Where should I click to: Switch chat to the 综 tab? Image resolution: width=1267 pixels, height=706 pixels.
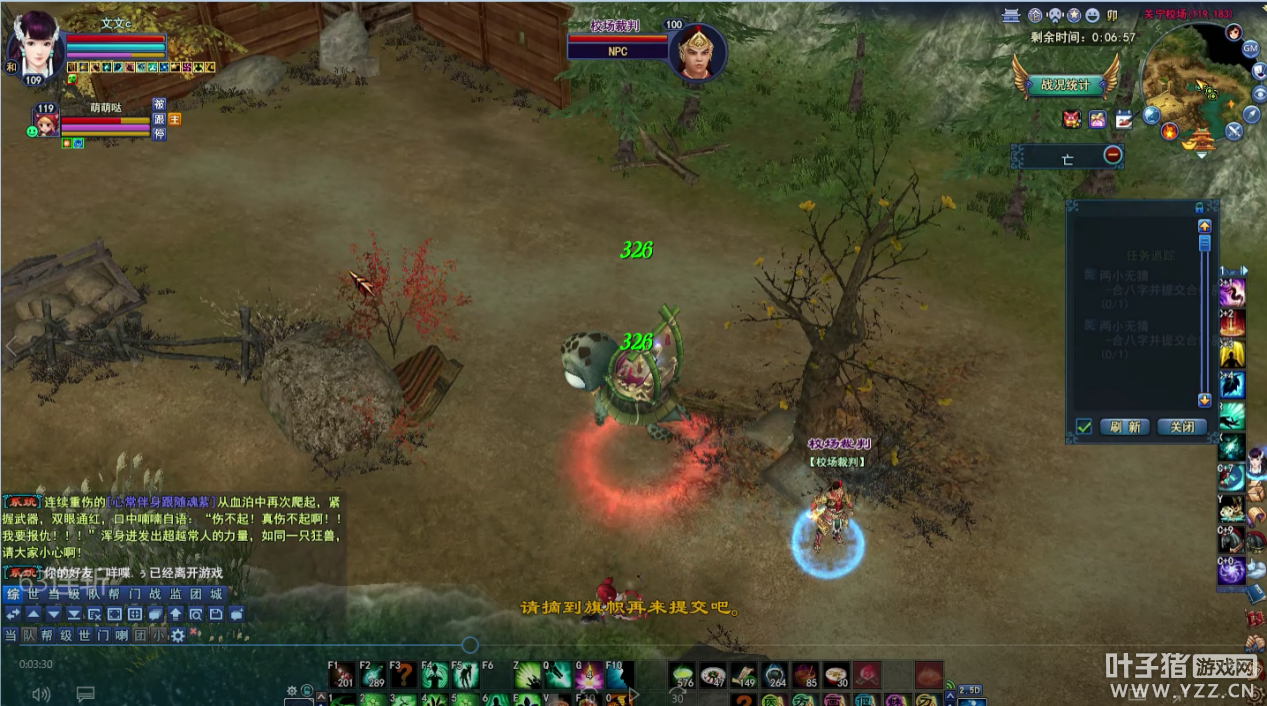point(13,594)
